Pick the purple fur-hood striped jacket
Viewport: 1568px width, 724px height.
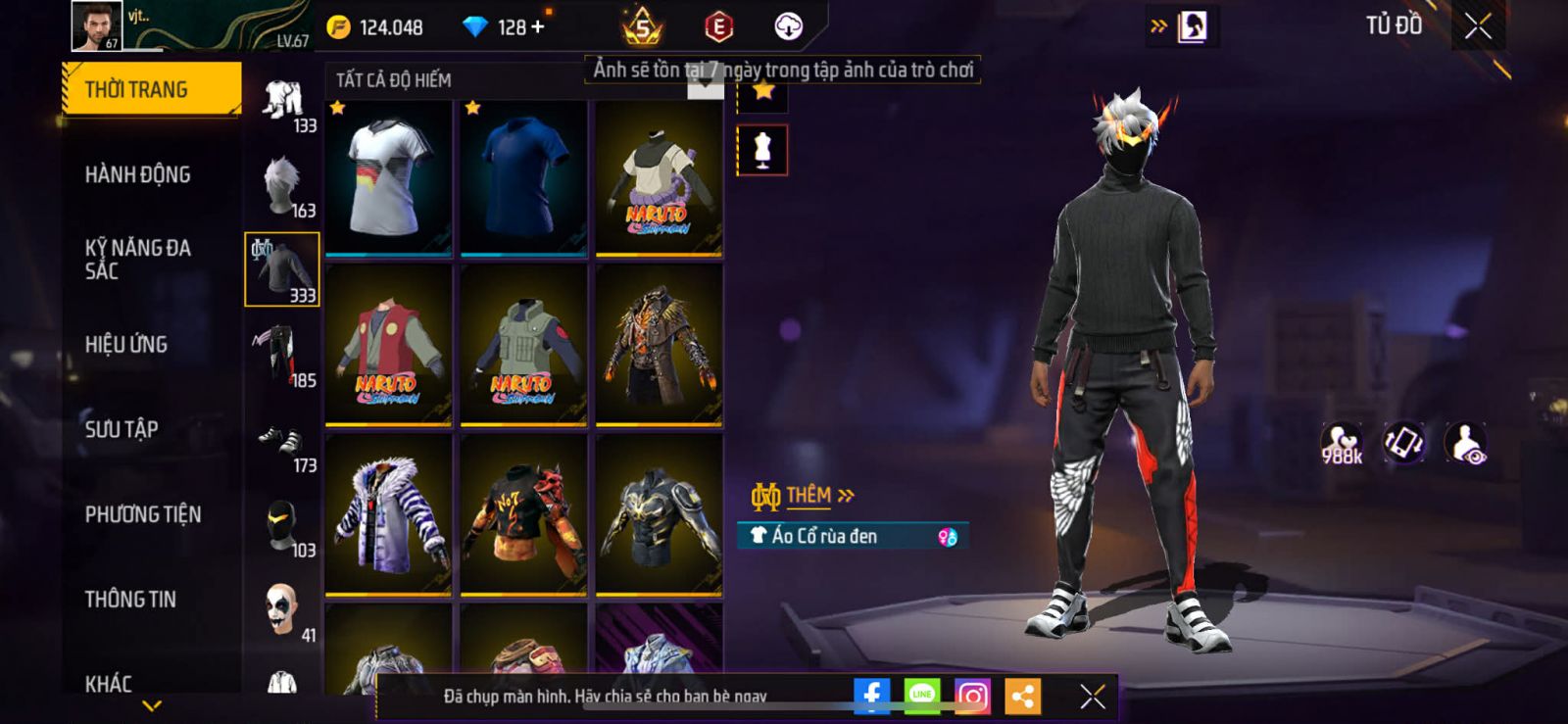coord(389,514)
